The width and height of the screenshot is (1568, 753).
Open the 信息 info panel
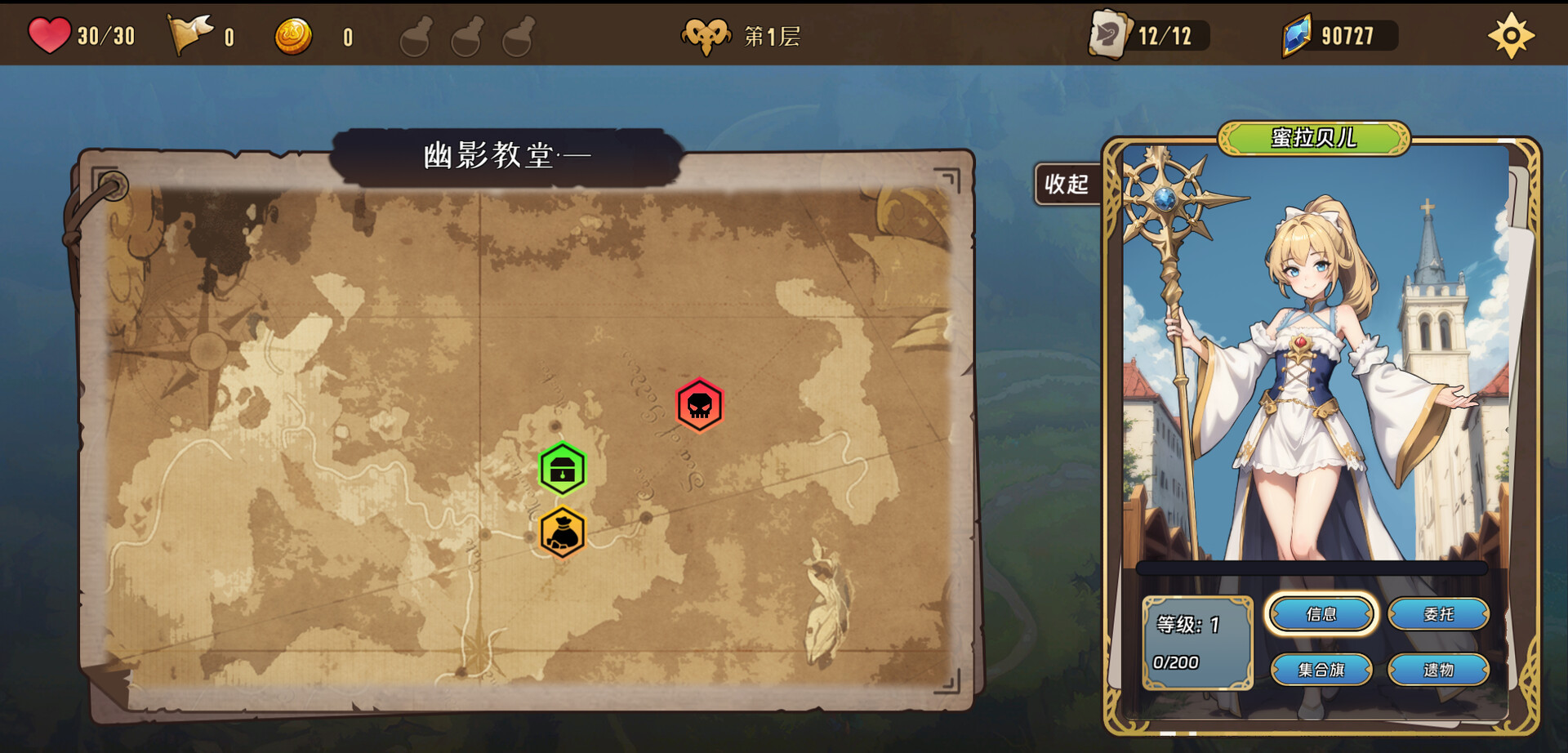point(1322,614)
